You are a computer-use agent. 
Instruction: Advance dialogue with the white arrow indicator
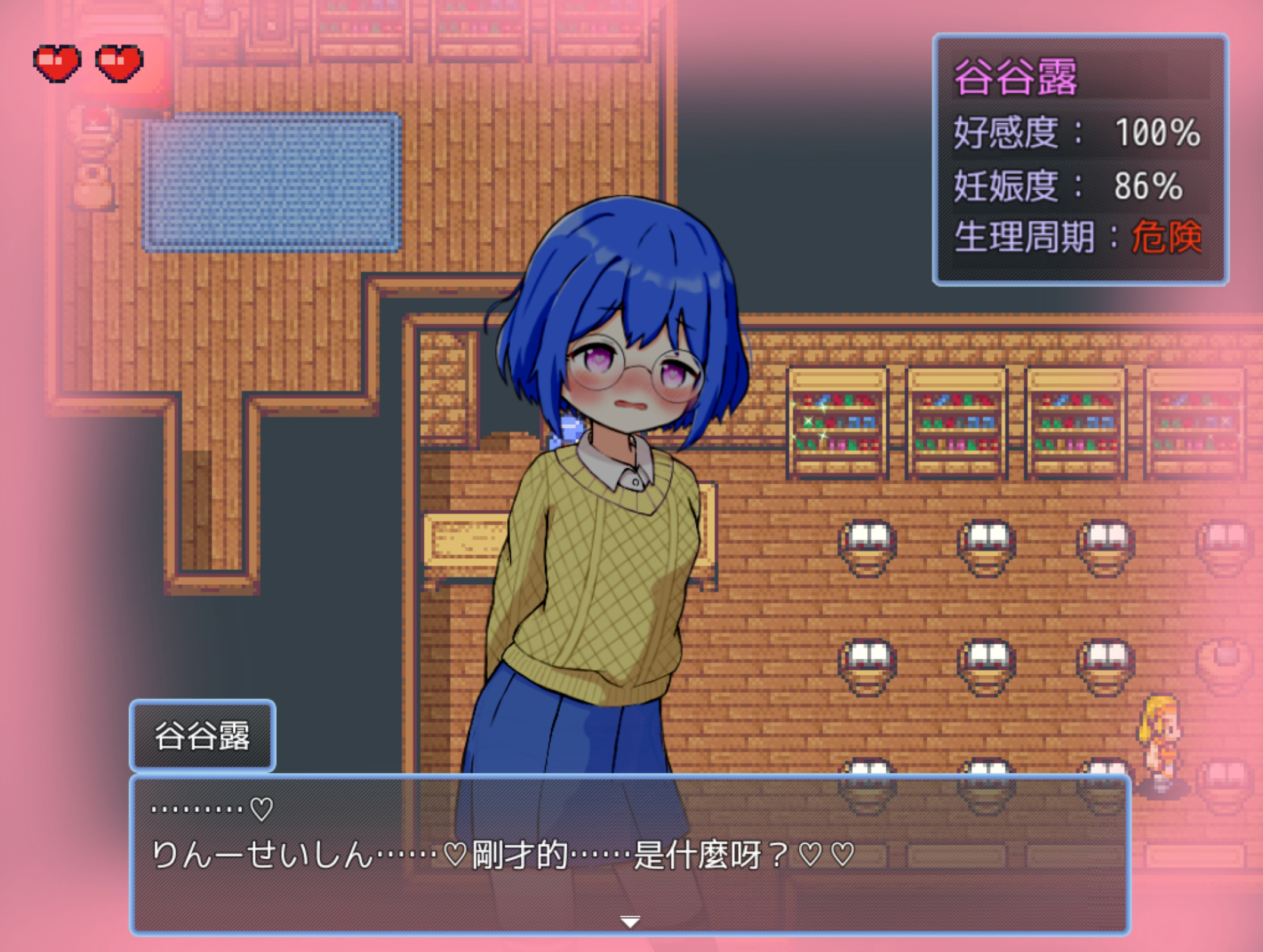[630, 922]
